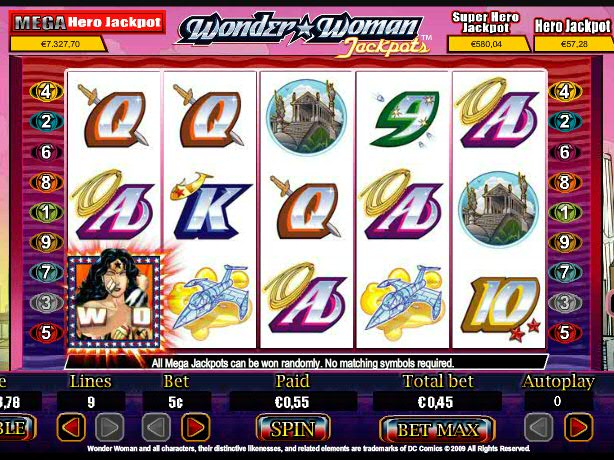Open the partially visible paytable button
The width and height of the screenshot is (614, 460).
pos(18,429)
